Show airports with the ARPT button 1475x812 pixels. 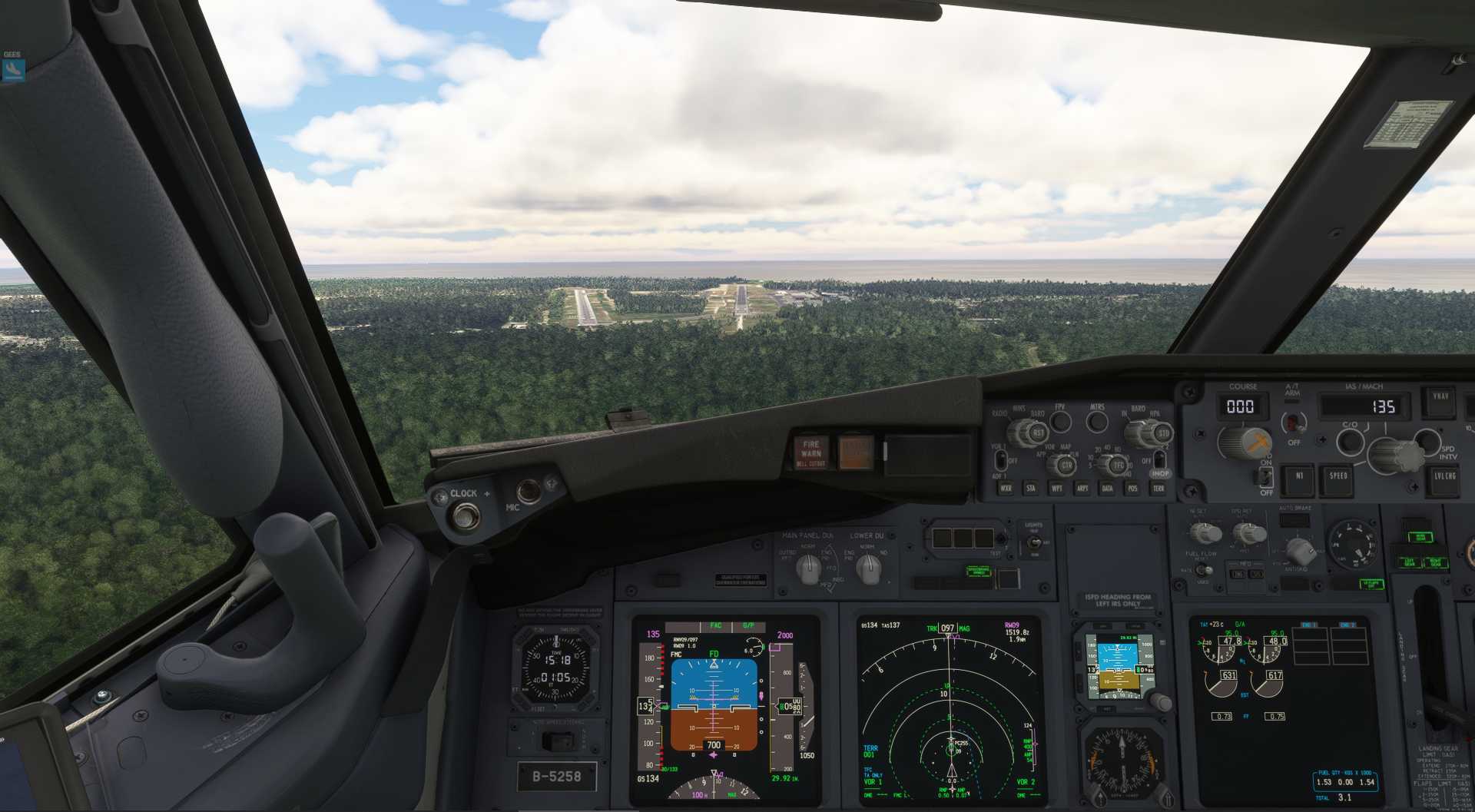(x=1082, y=488)
